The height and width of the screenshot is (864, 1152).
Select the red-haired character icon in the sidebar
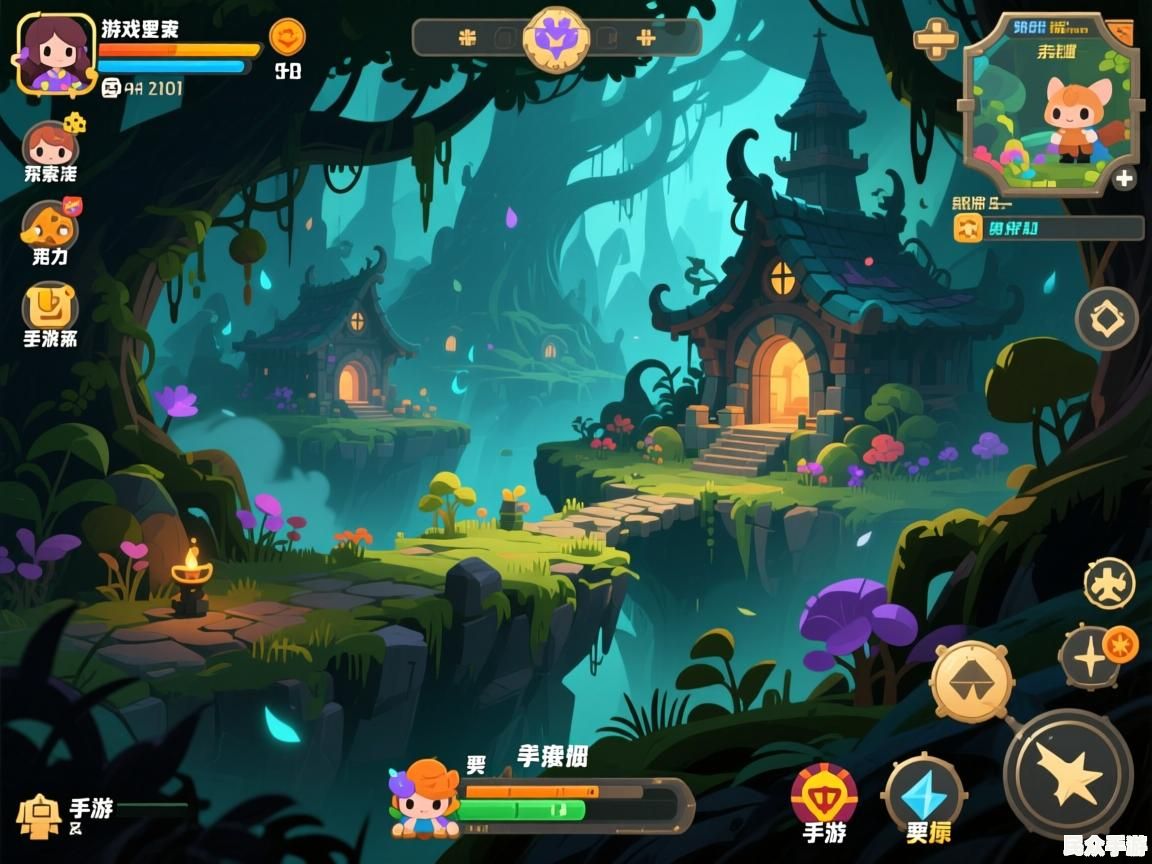coord(50,146)
